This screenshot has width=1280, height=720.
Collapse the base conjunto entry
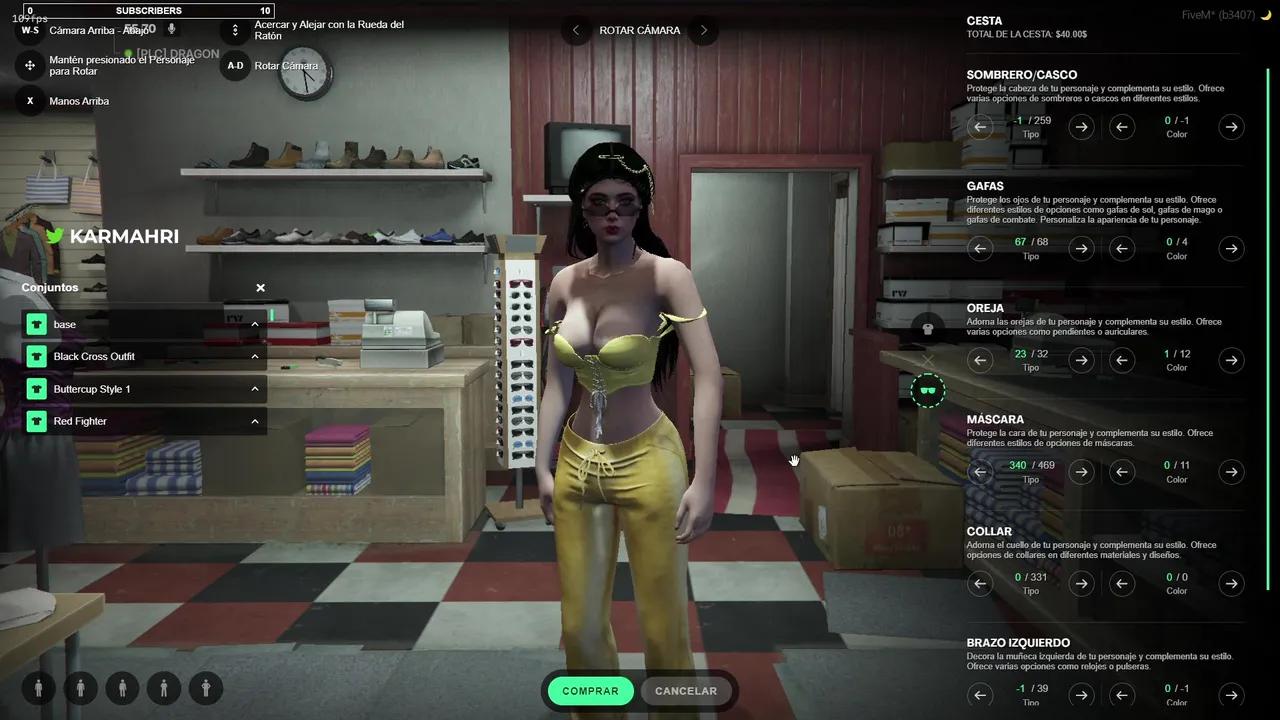255,324
